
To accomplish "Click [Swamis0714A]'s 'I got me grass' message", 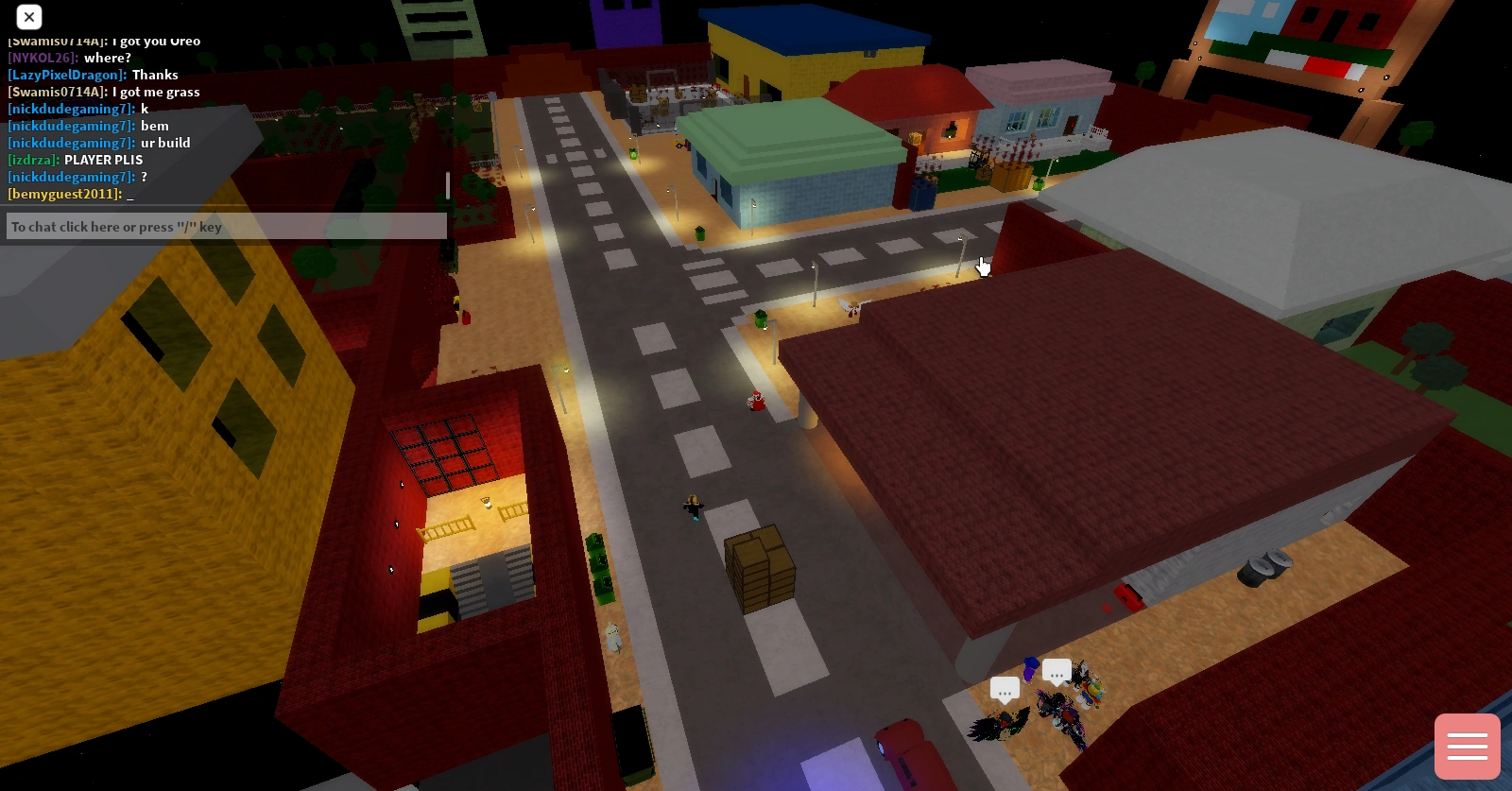I will (157, 92).
